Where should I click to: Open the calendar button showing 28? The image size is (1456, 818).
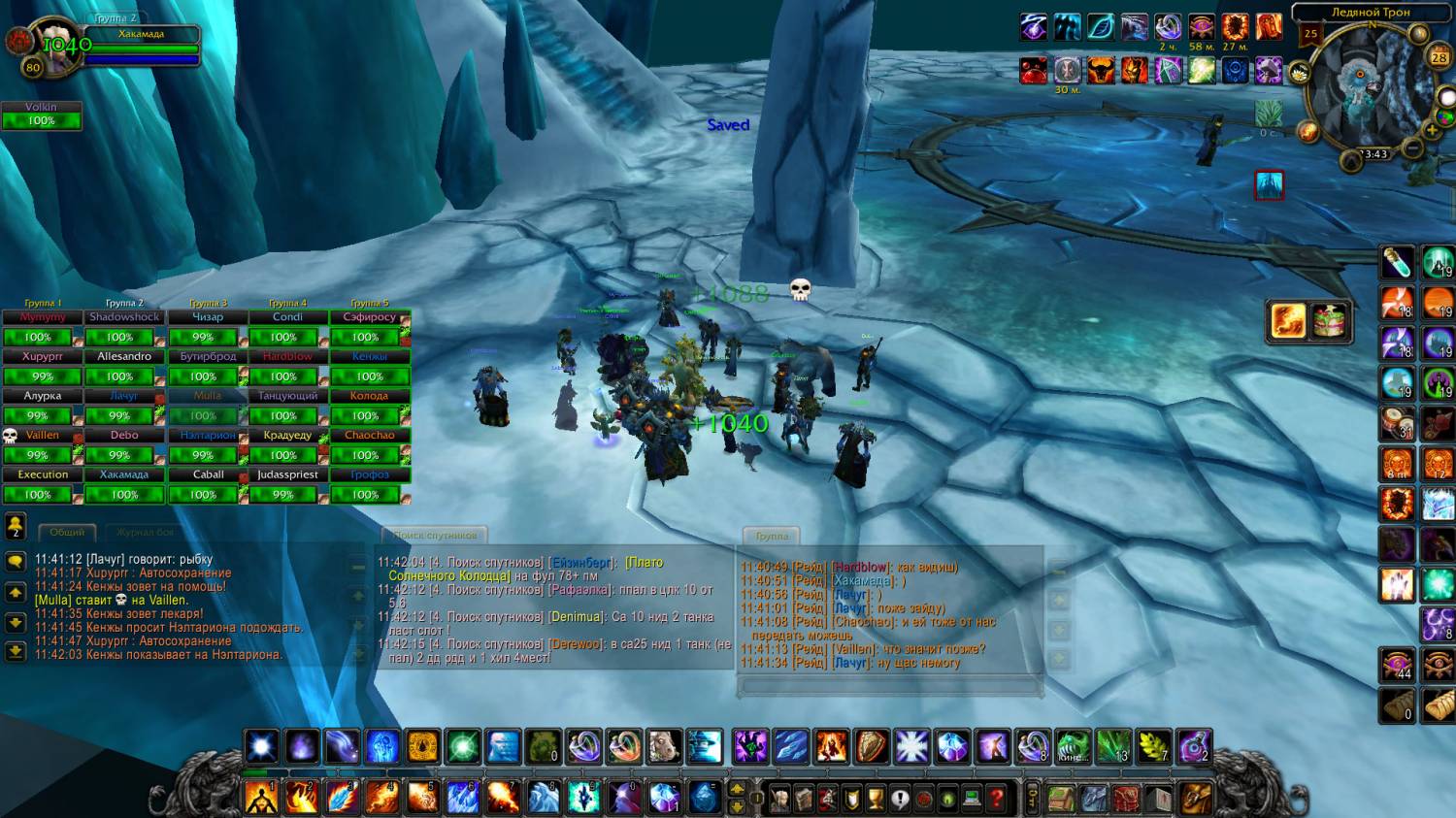click(x=1439, y=57)
